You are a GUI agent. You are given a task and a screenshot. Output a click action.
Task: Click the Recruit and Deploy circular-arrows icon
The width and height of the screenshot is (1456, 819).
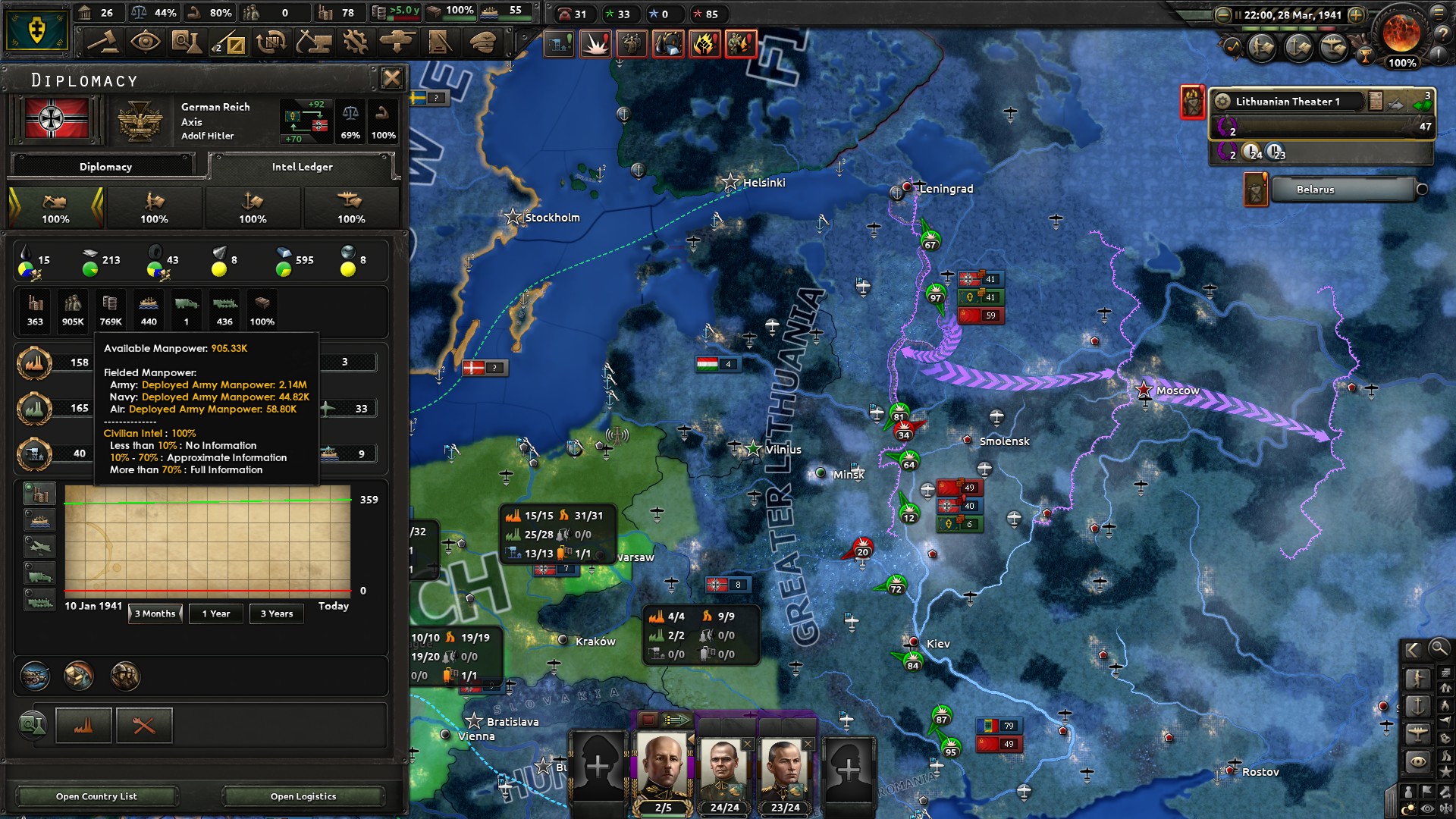(271, 43)
